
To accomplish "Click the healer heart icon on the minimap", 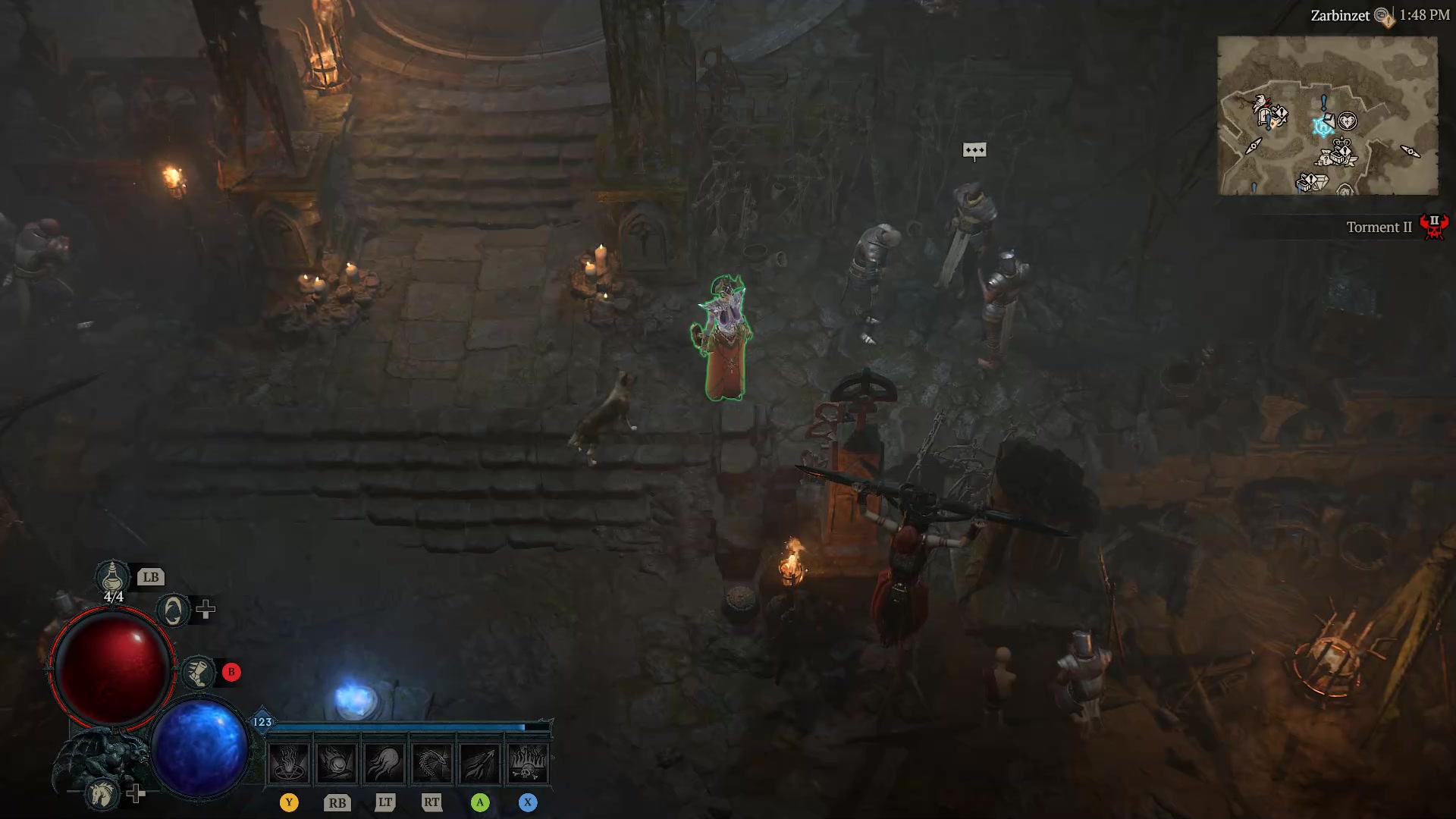I will coord(1348,121).
